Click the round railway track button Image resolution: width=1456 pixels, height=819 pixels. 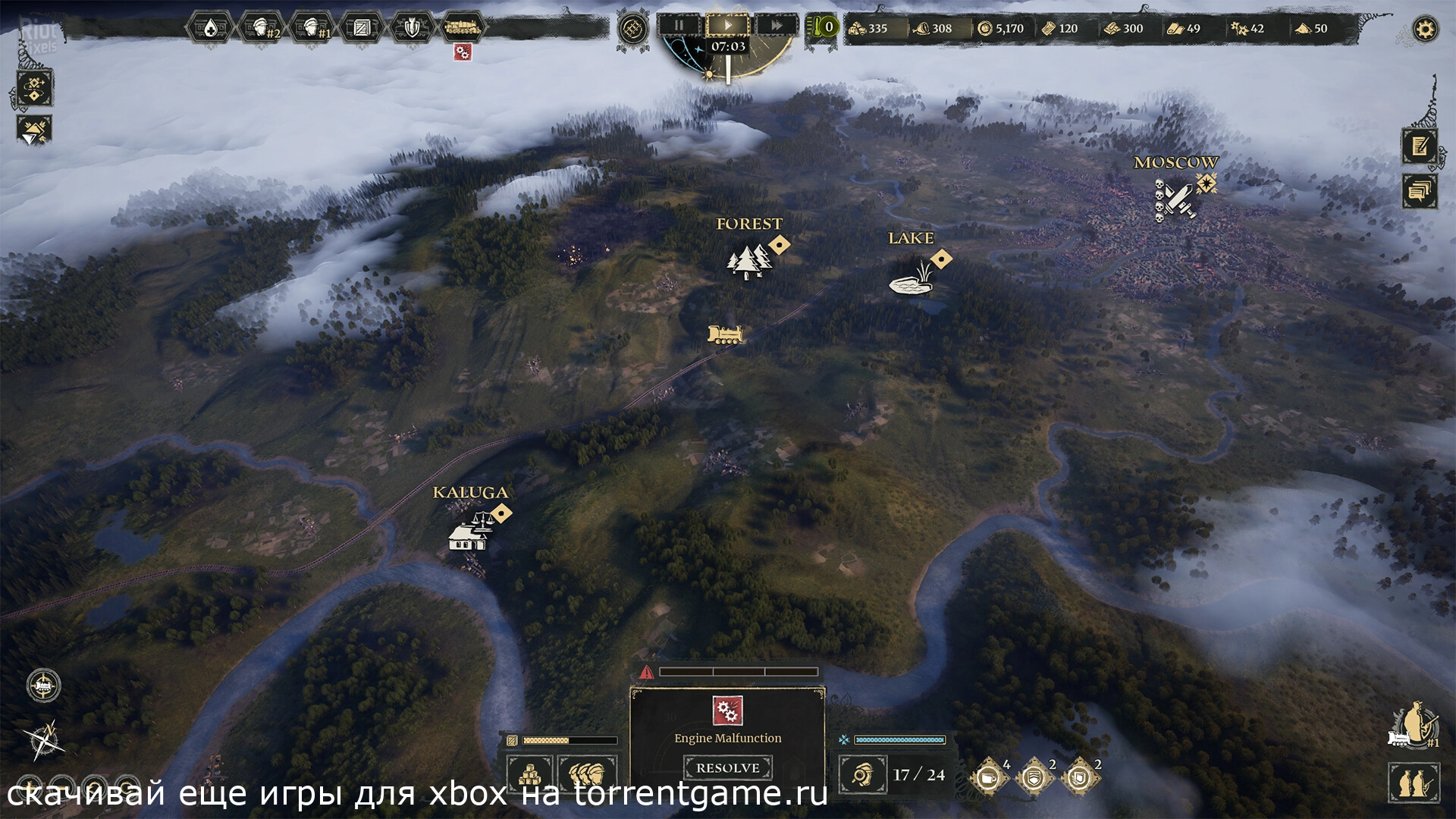pos(632,30)
